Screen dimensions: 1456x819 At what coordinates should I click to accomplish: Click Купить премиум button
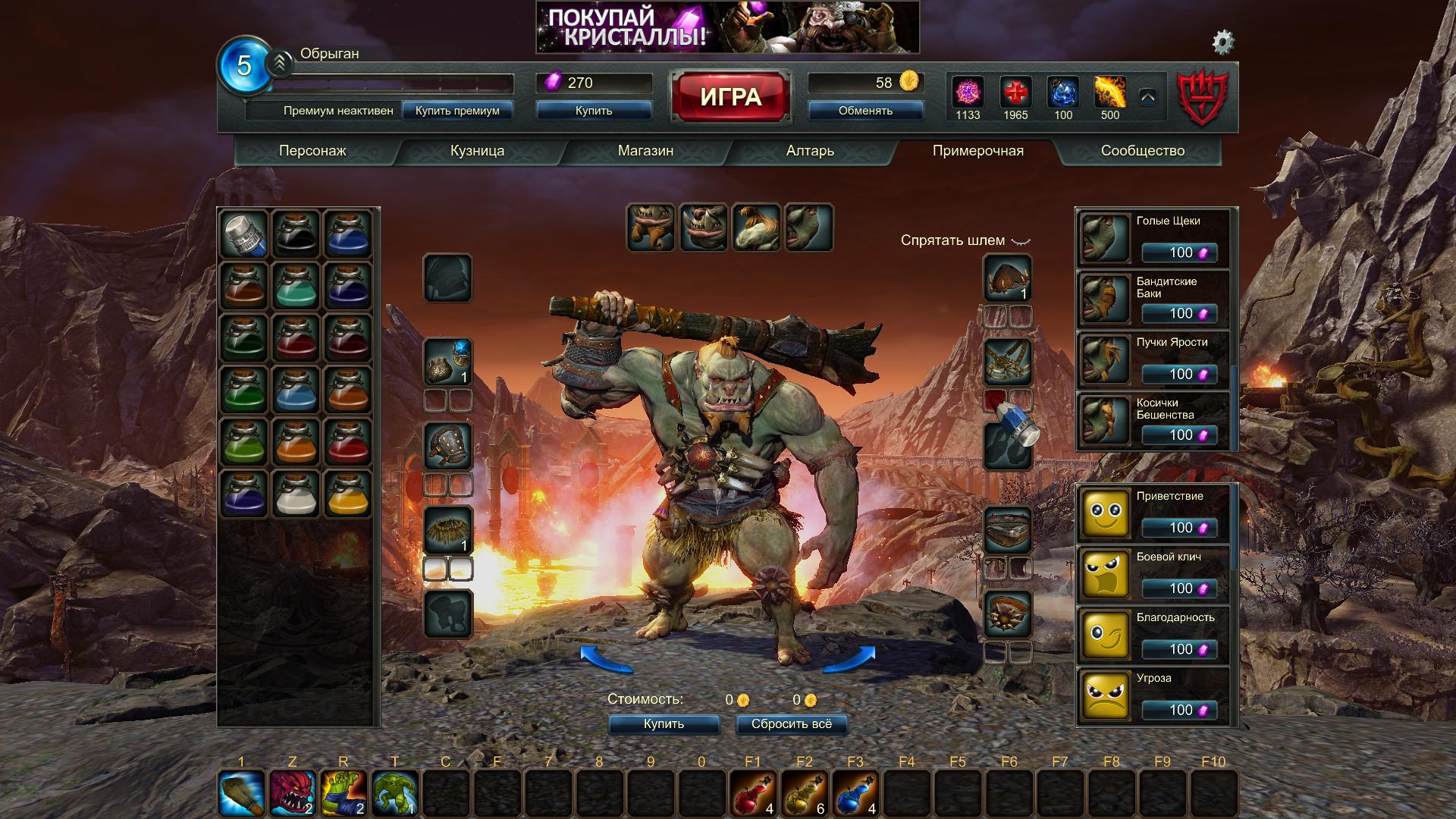click(457, 111)
